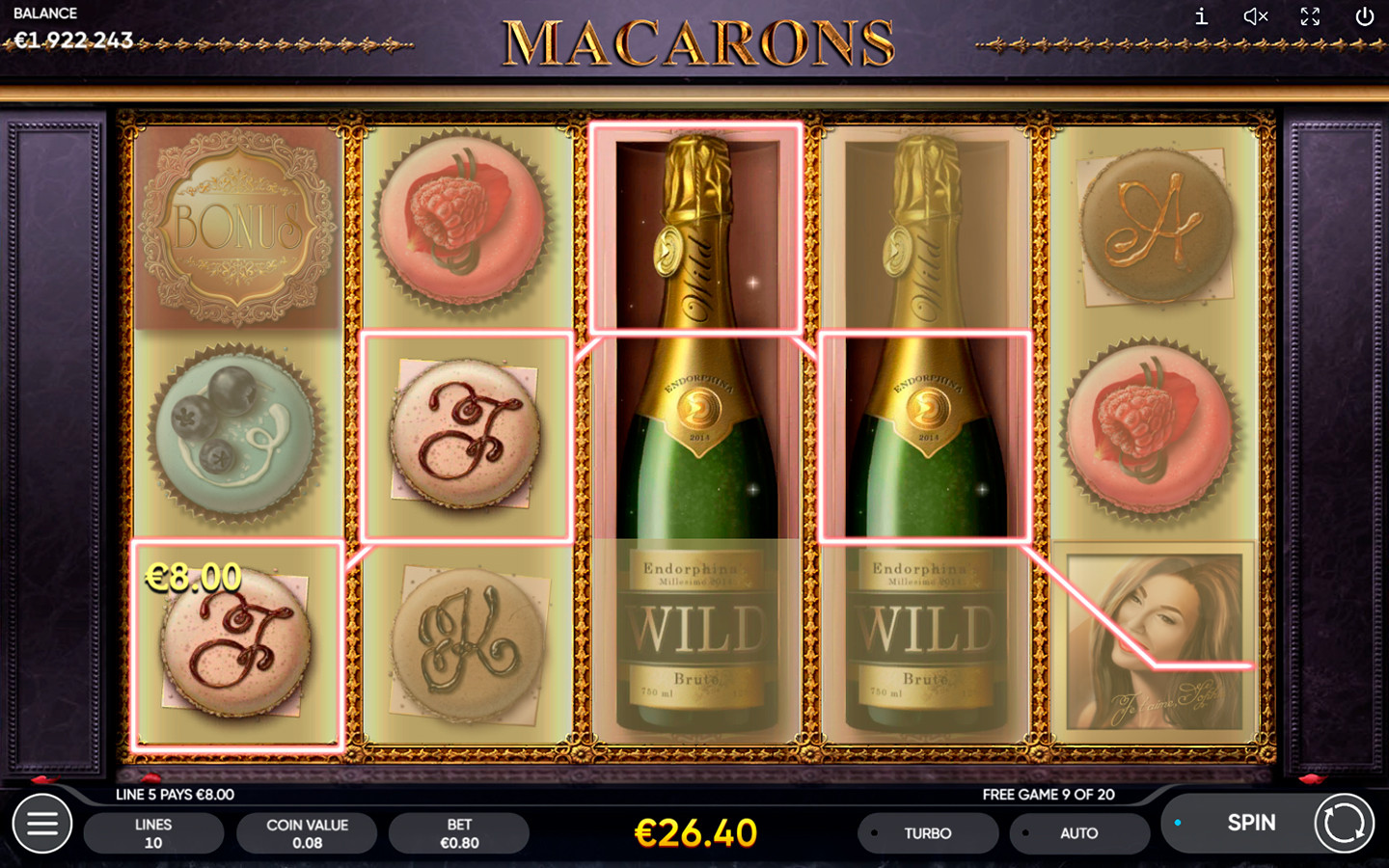This screenshot has width=1389, height=868.
Task: Spin the reels
Action: point(1251,823)
